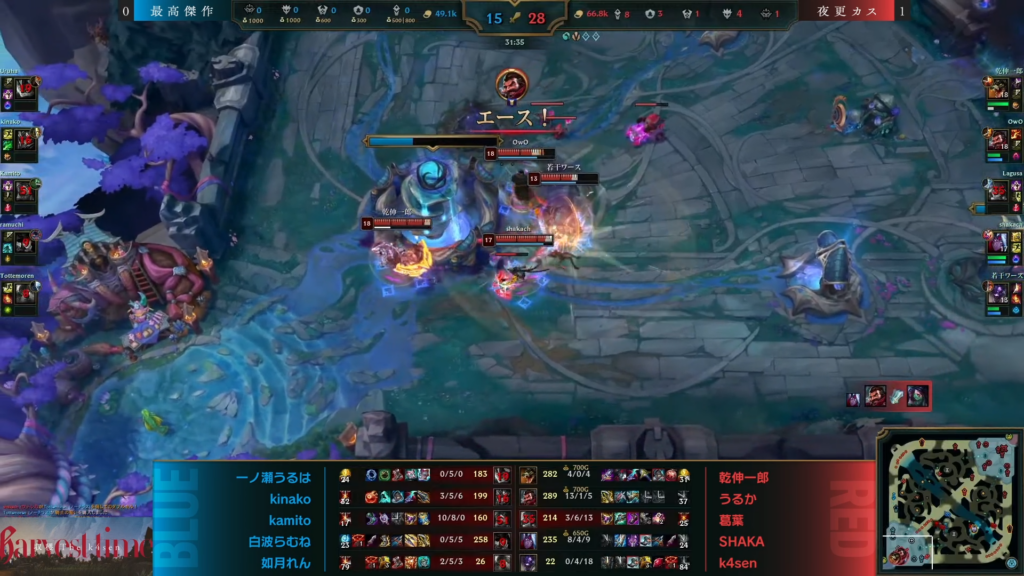Select the 白波らむね scoreboard row
The image size is (1024, 576).
pos(280,541)
